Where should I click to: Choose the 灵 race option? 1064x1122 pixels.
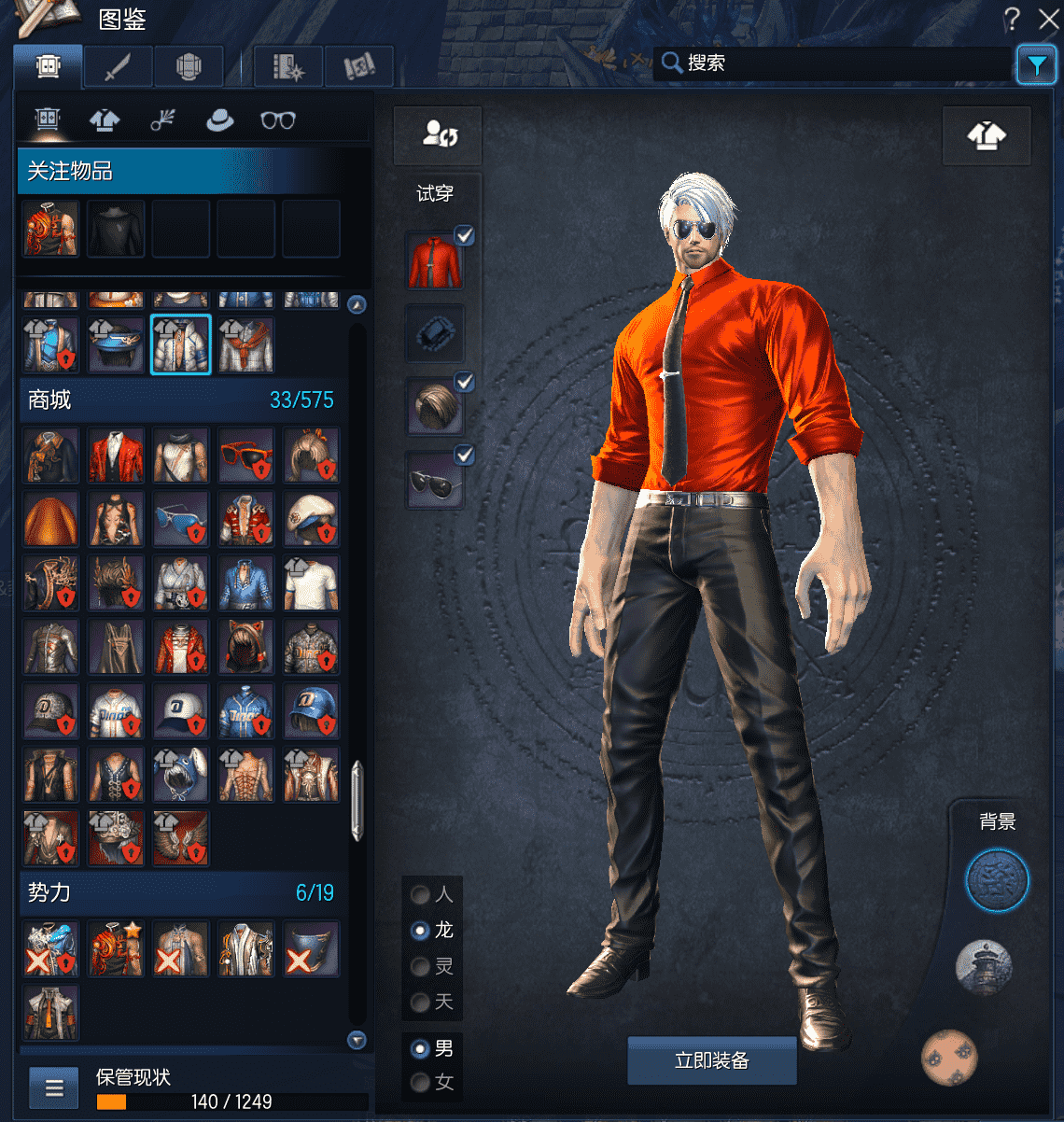pyautogui.click(x=421, y=966)
